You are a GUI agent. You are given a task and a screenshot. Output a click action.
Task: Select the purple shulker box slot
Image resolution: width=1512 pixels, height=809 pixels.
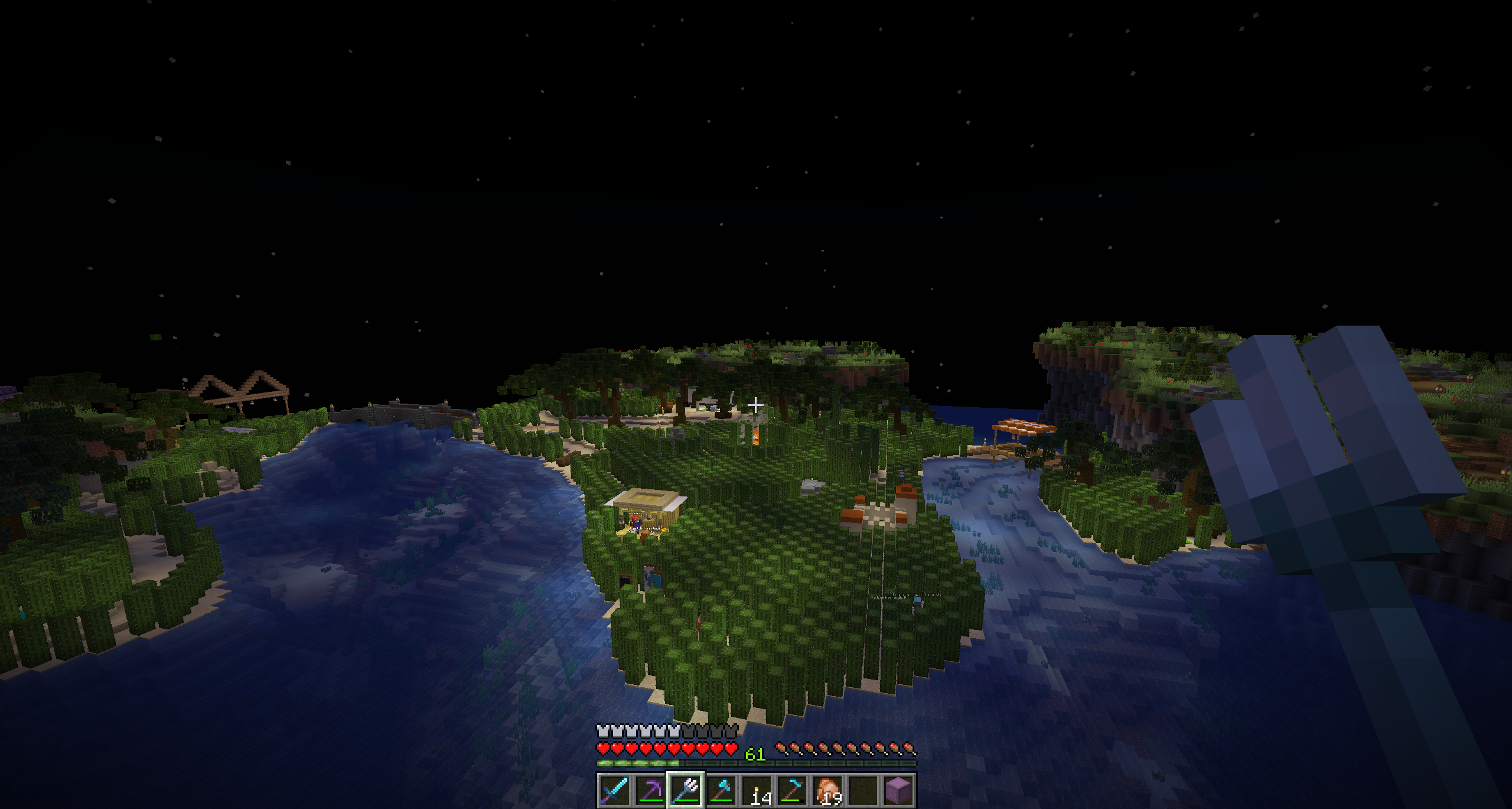898,791
